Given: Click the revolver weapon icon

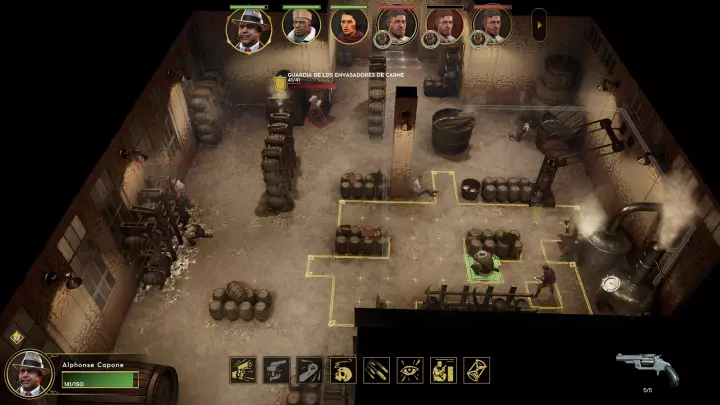Looking at the screenshot, I should [647, 367].
